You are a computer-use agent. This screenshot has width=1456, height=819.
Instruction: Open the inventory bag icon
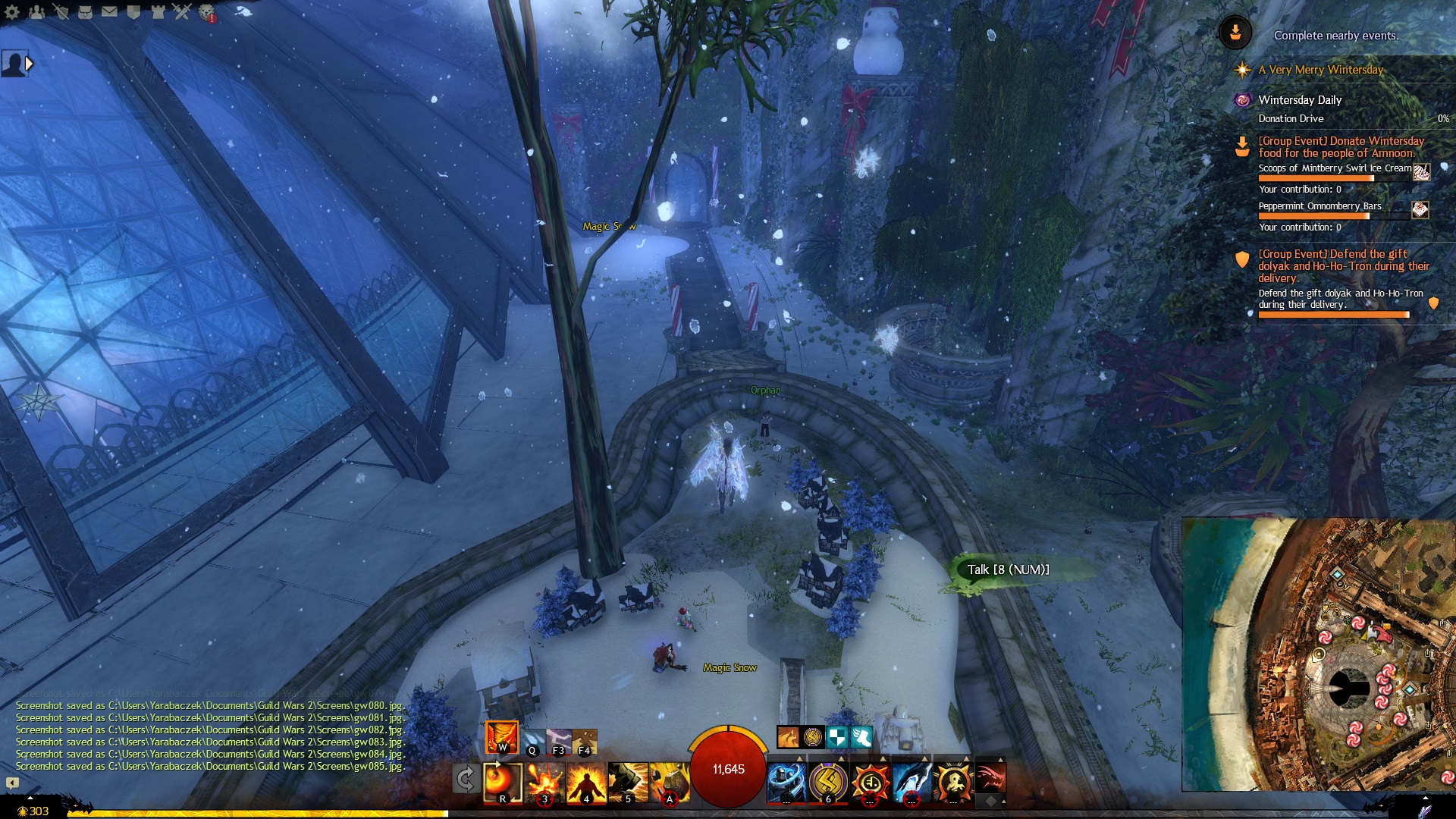pyautogui.click(x=85, y=11)
